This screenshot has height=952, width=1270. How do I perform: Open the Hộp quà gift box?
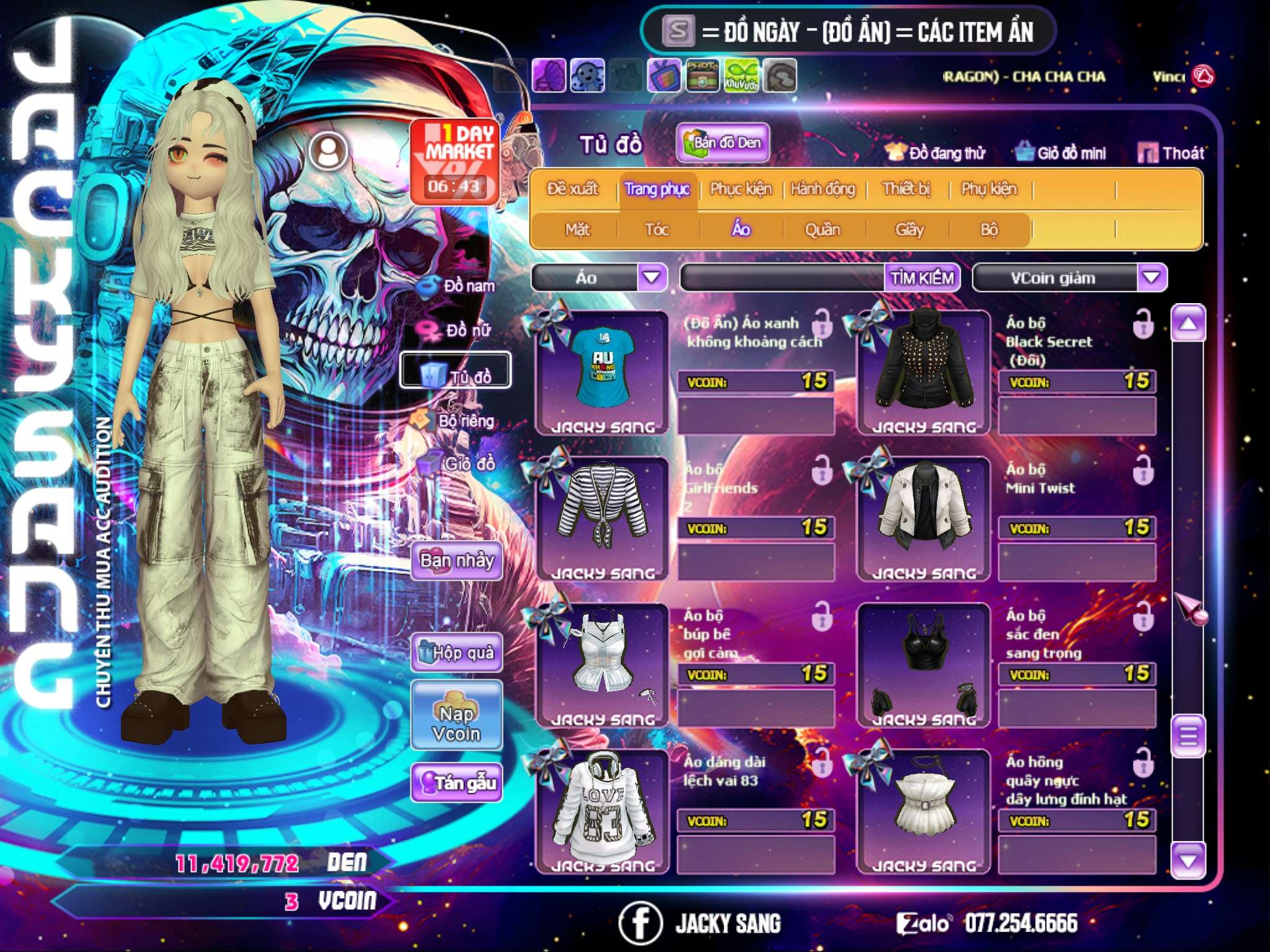(457, 653)
